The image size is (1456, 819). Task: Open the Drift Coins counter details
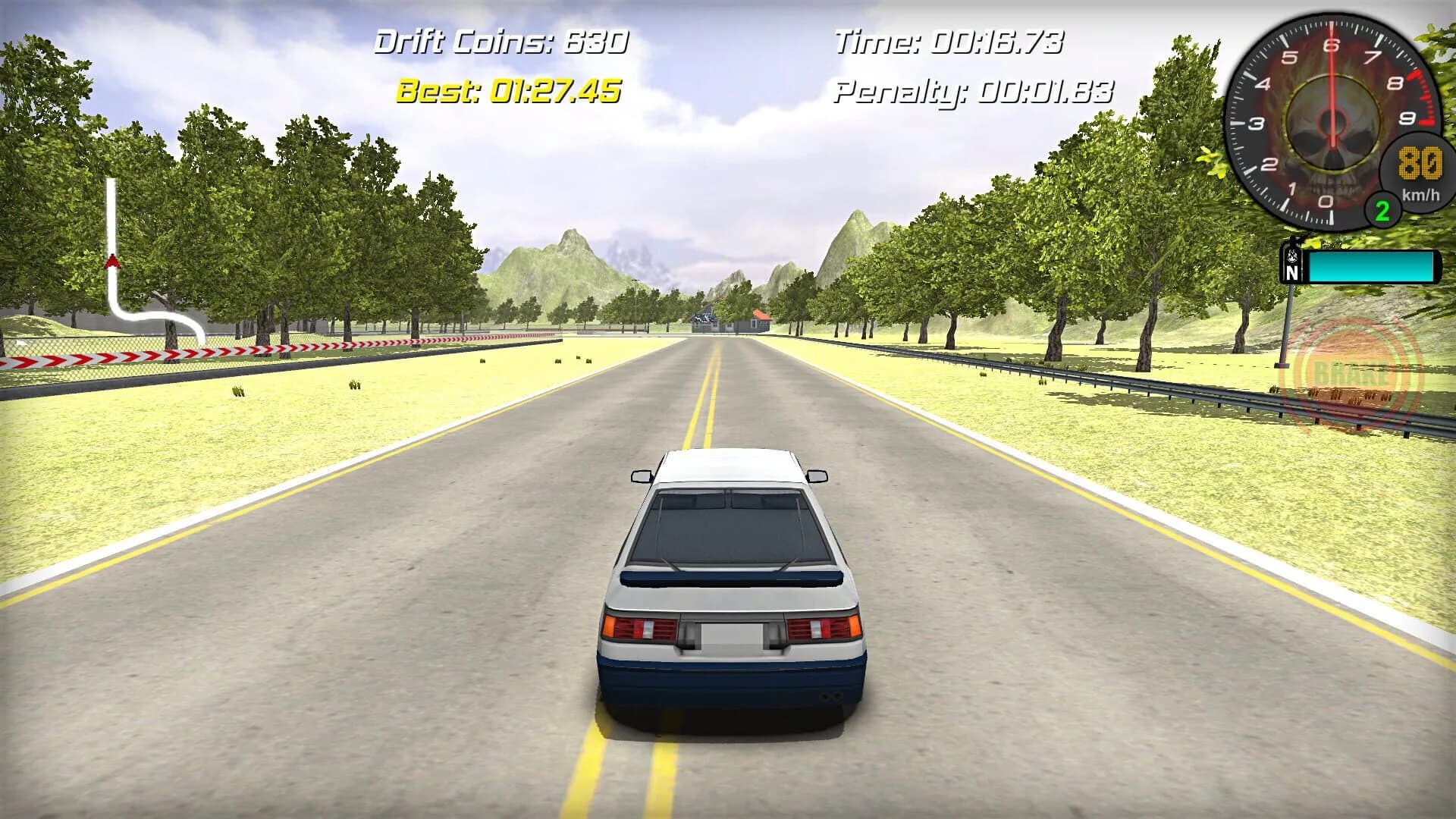coord(503,43)
